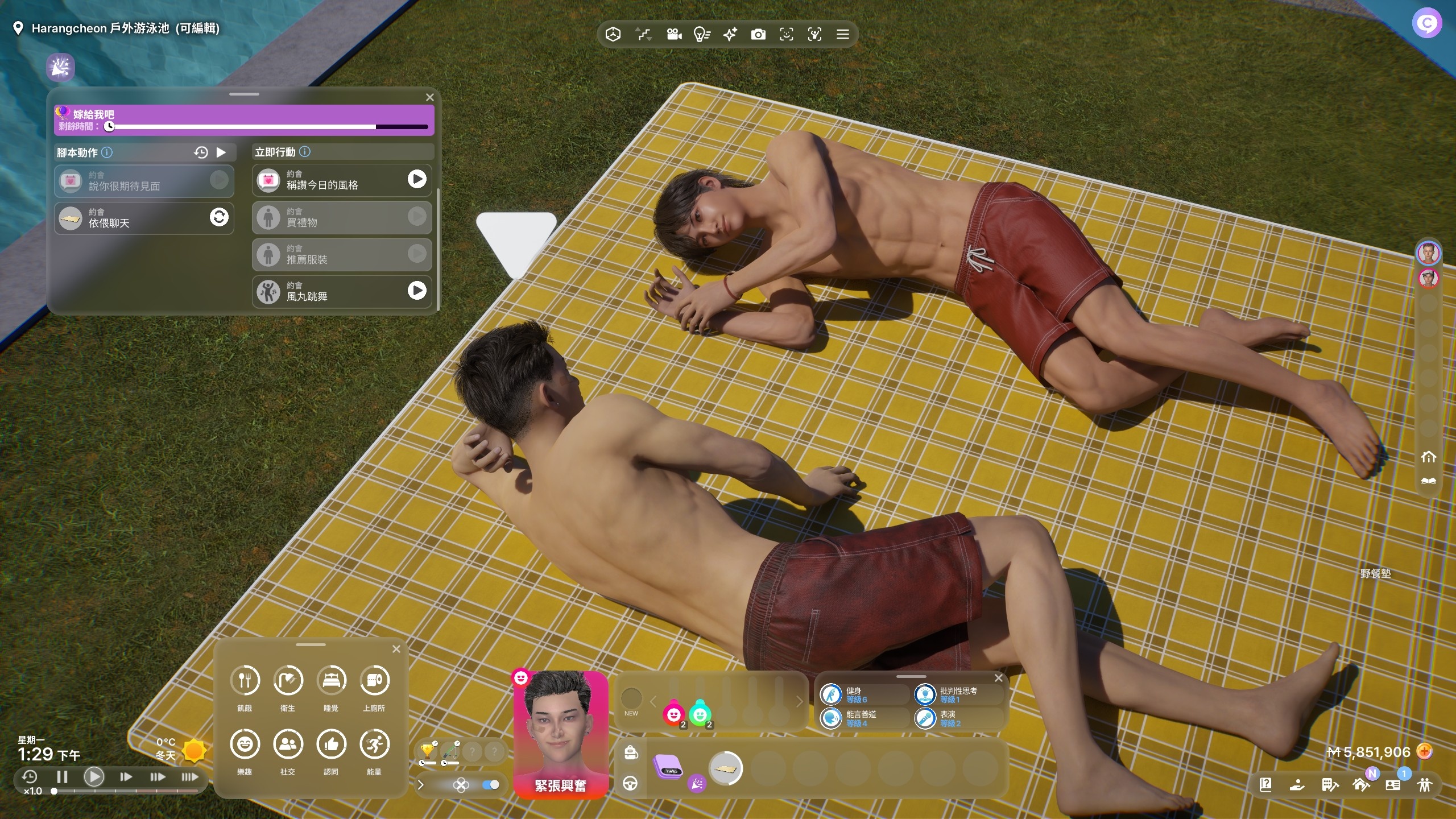Open the camera photo mode icon
1456x819 pixels.
point(758,35)
